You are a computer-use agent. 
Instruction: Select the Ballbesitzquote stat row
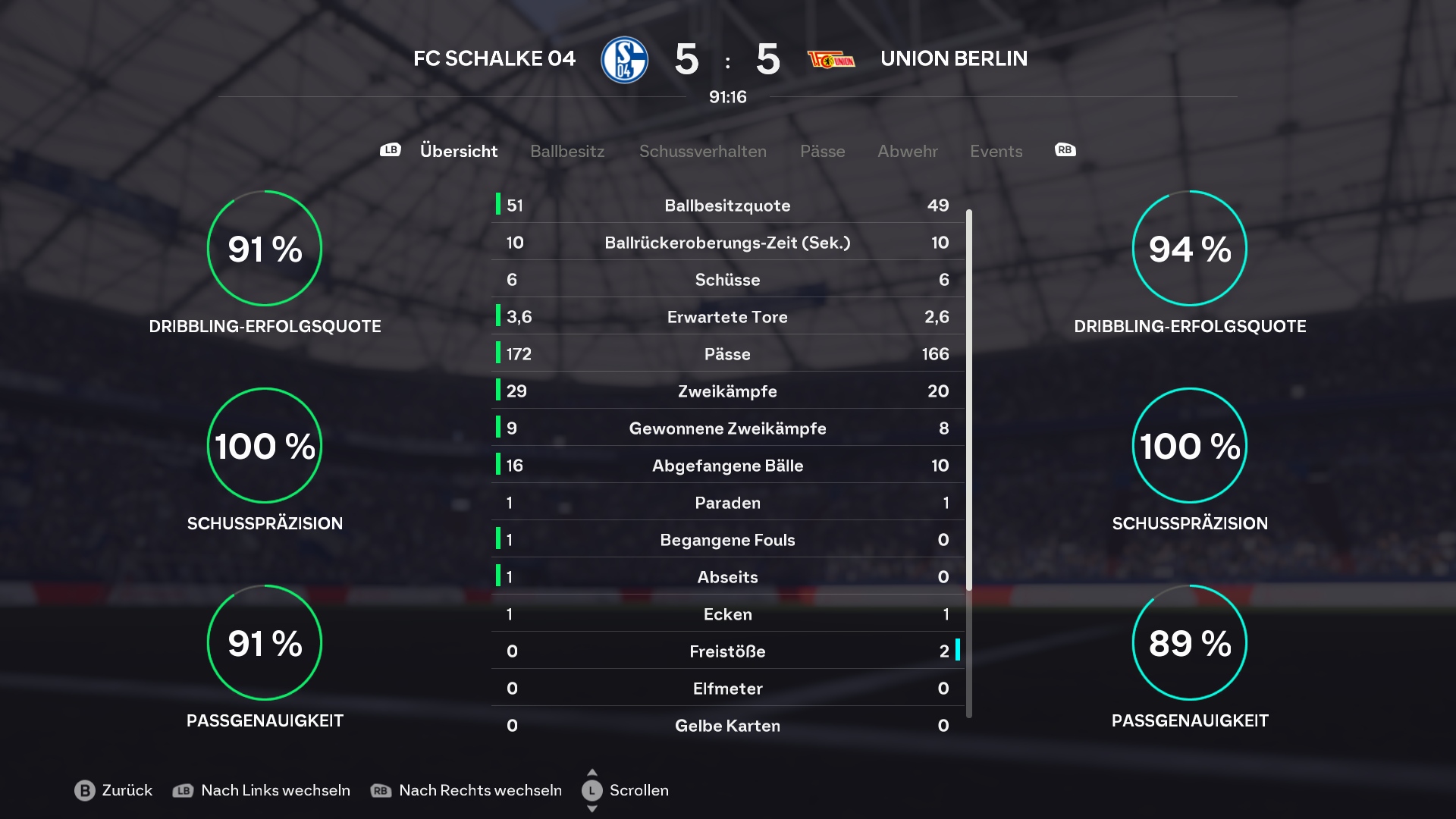tap(727, 206)
